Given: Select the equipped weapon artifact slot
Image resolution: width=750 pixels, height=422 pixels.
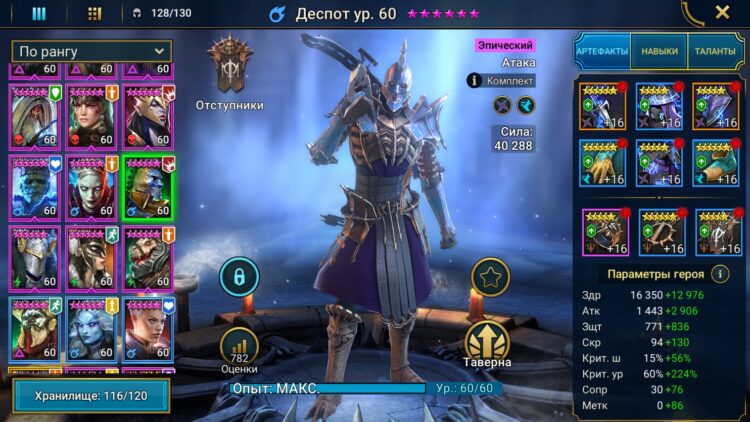Looking at the screenshot, I should pos(603,107).
